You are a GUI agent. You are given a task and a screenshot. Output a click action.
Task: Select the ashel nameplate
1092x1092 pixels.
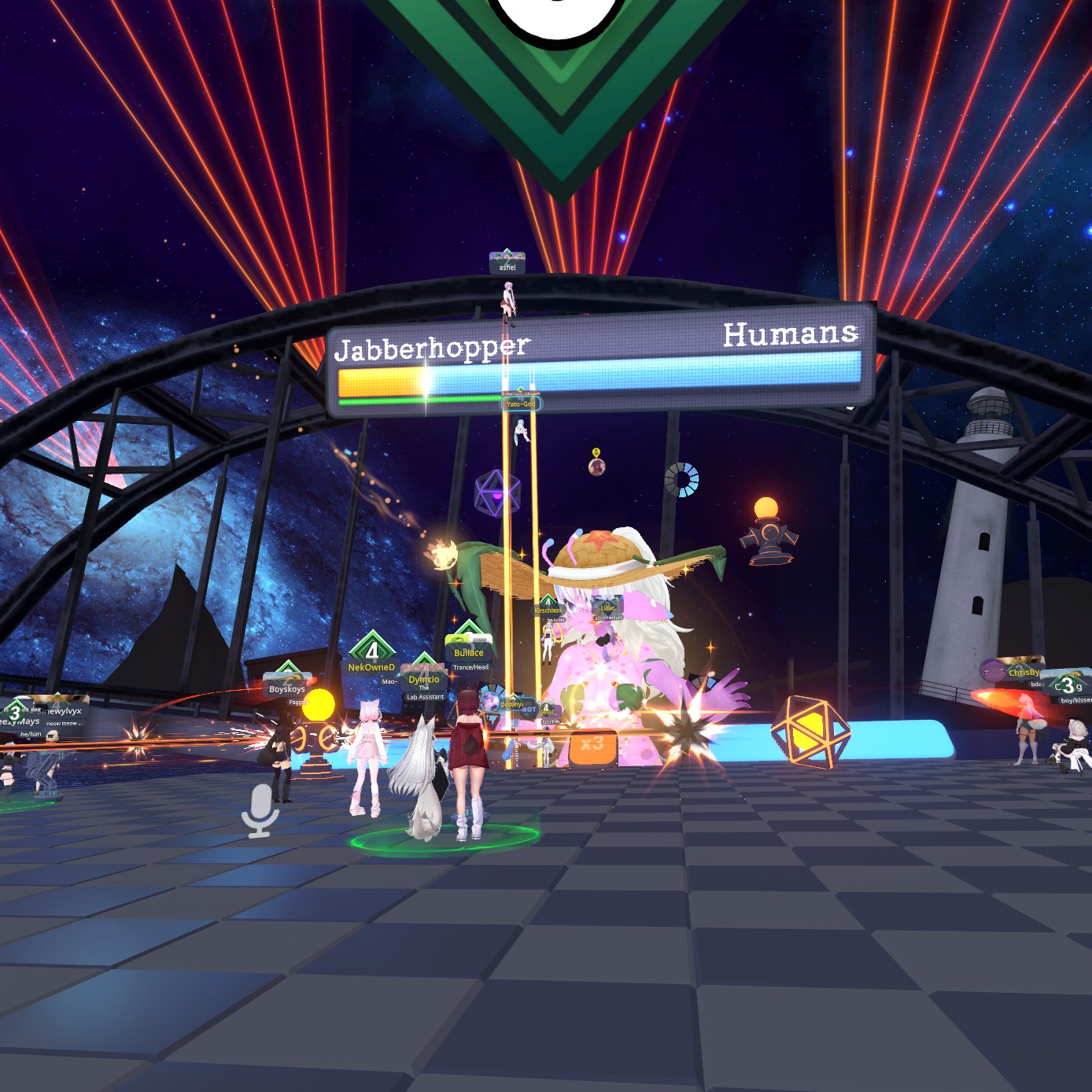tap(507, 267)
